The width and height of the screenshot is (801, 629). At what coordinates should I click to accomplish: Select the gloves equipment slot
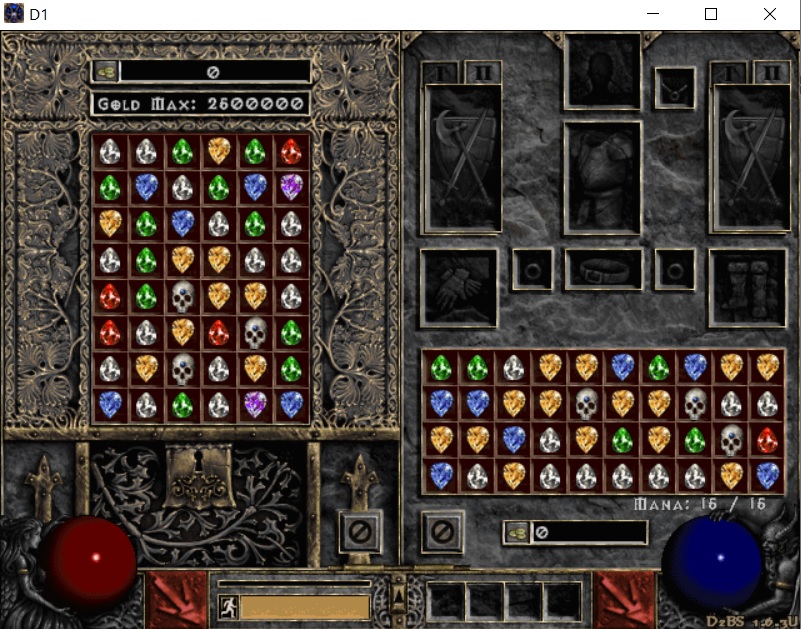[459, 286]
